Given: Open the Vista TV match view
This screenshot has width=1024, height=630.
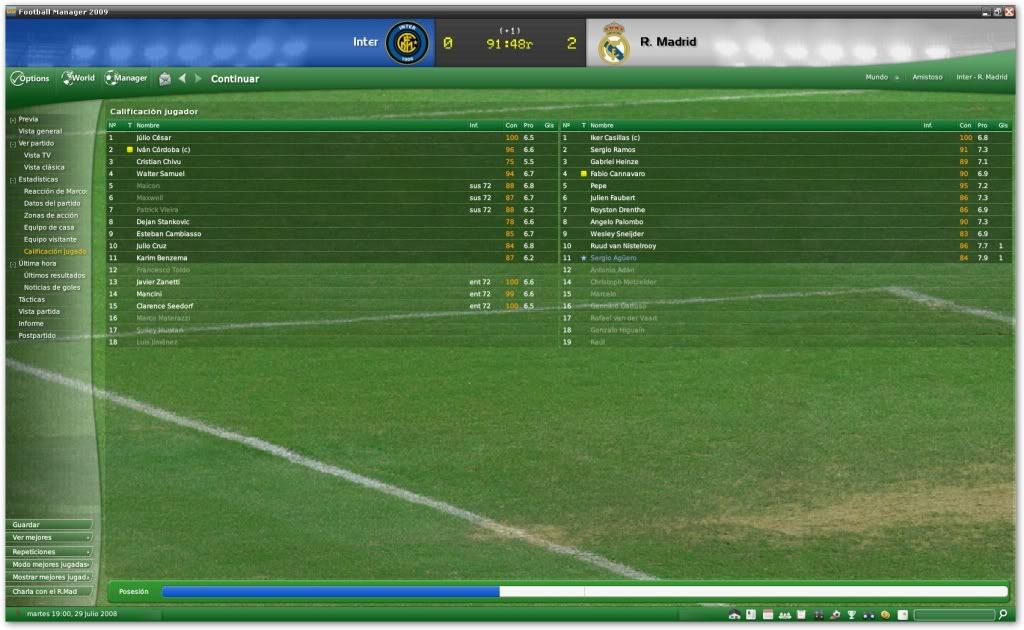Looking at the screenshot, I should pyautogui.click(x=38, y=155).
